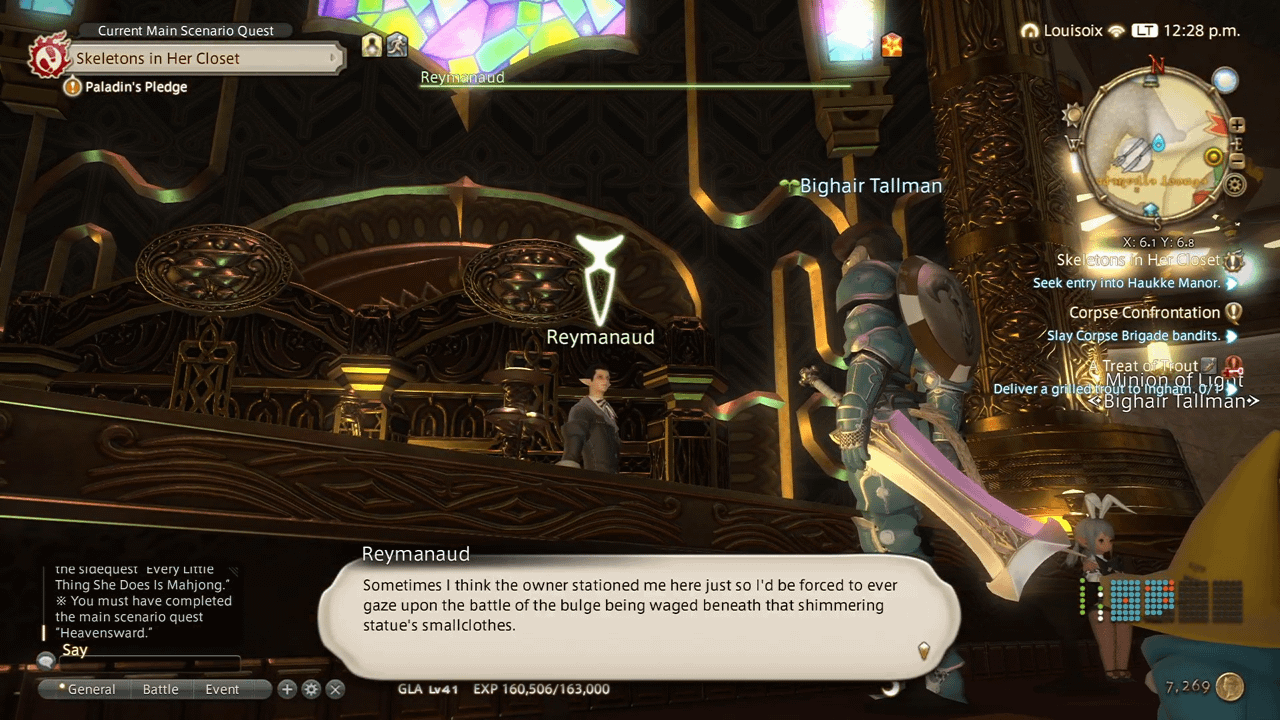This screenshot has height=720, width=1280.
Task: Advance Reymanaud's dialogue with the arrow
Action: 923,650
